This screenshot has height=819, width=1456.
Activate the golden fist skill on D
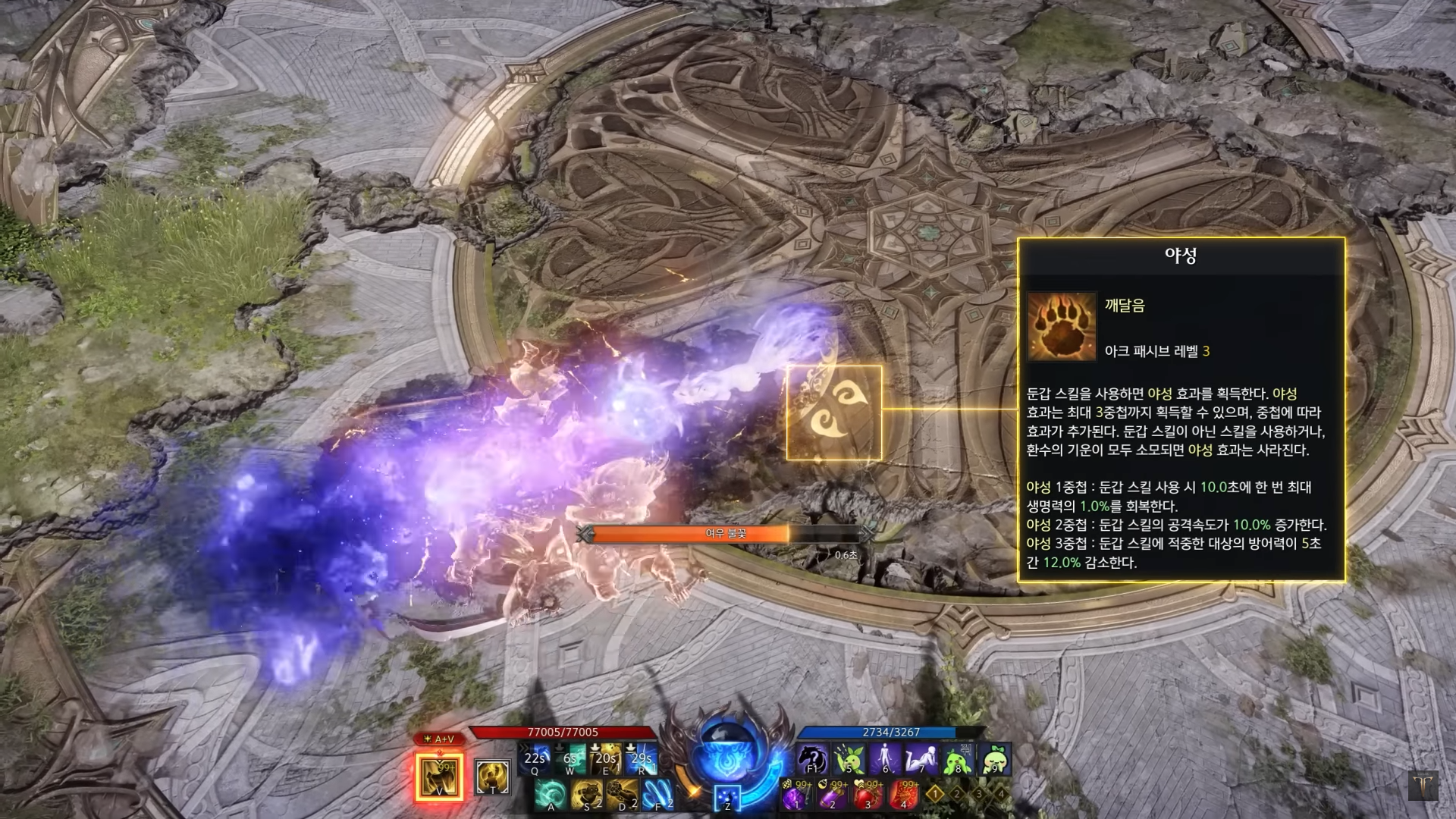(x=622, y=795)
